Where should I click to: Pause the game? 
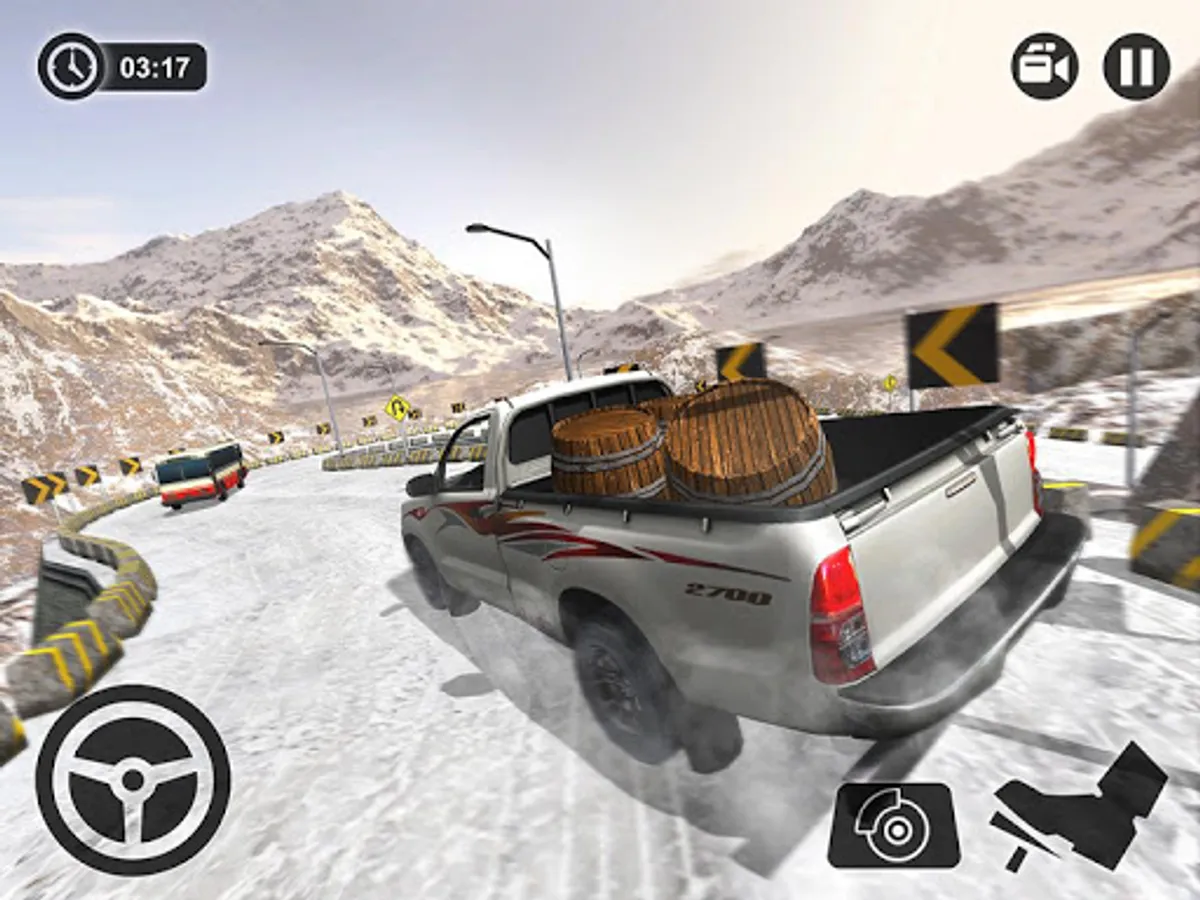[1136, 66]
